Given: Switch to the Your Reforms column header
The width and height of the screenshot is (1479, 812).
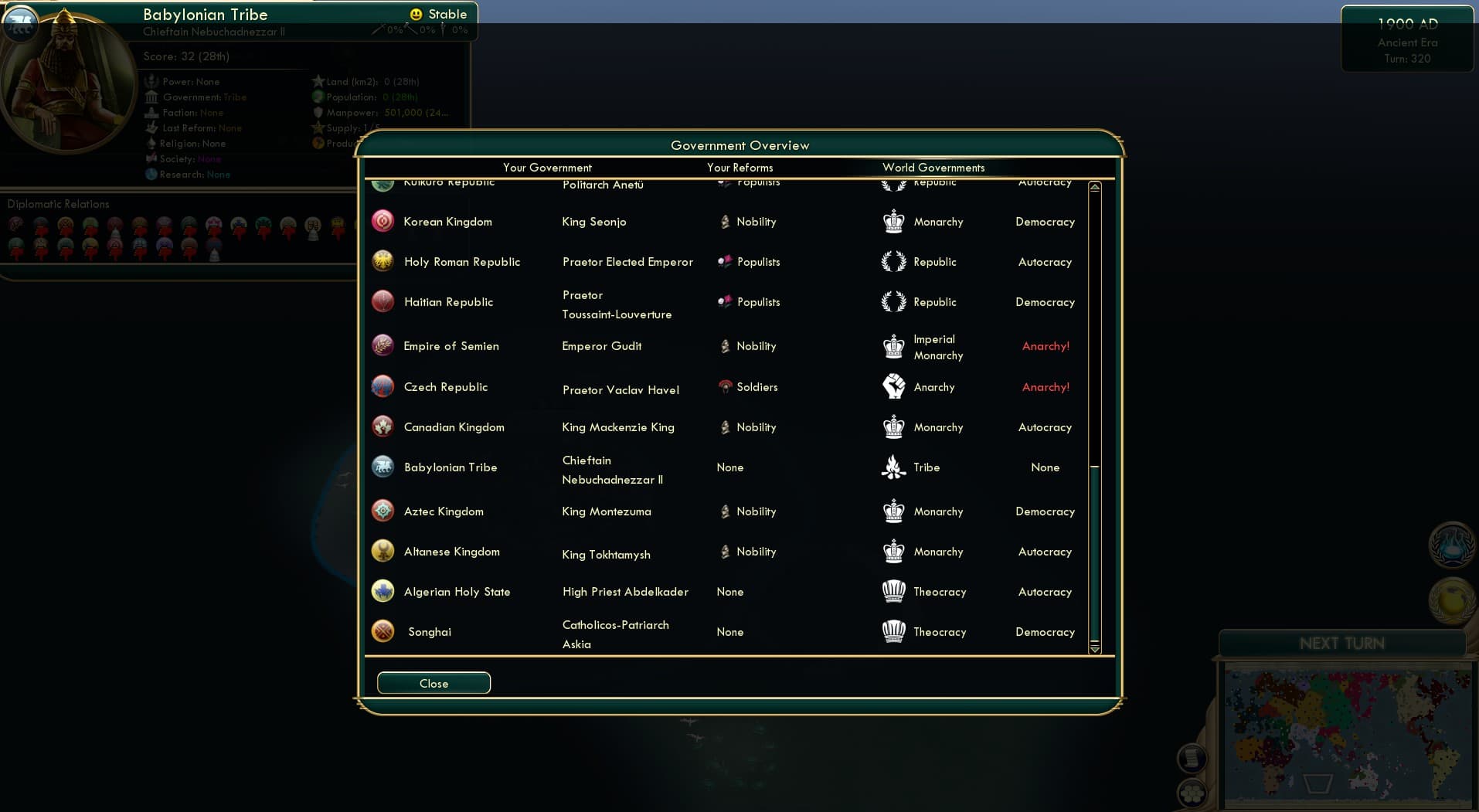Looking at the screenshot, I should tap(740, 168).
